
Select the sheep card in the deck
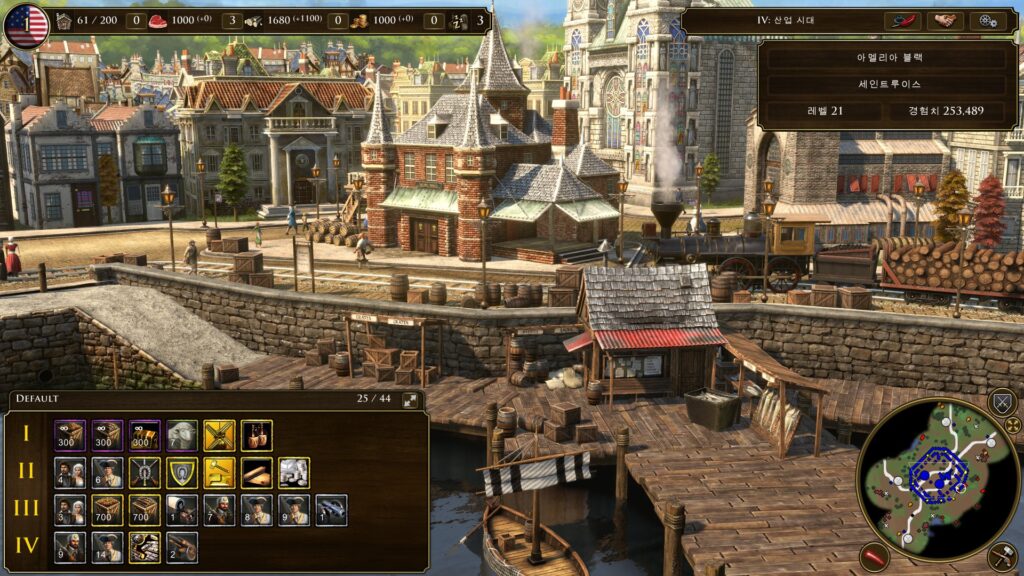tap(181, 435)
